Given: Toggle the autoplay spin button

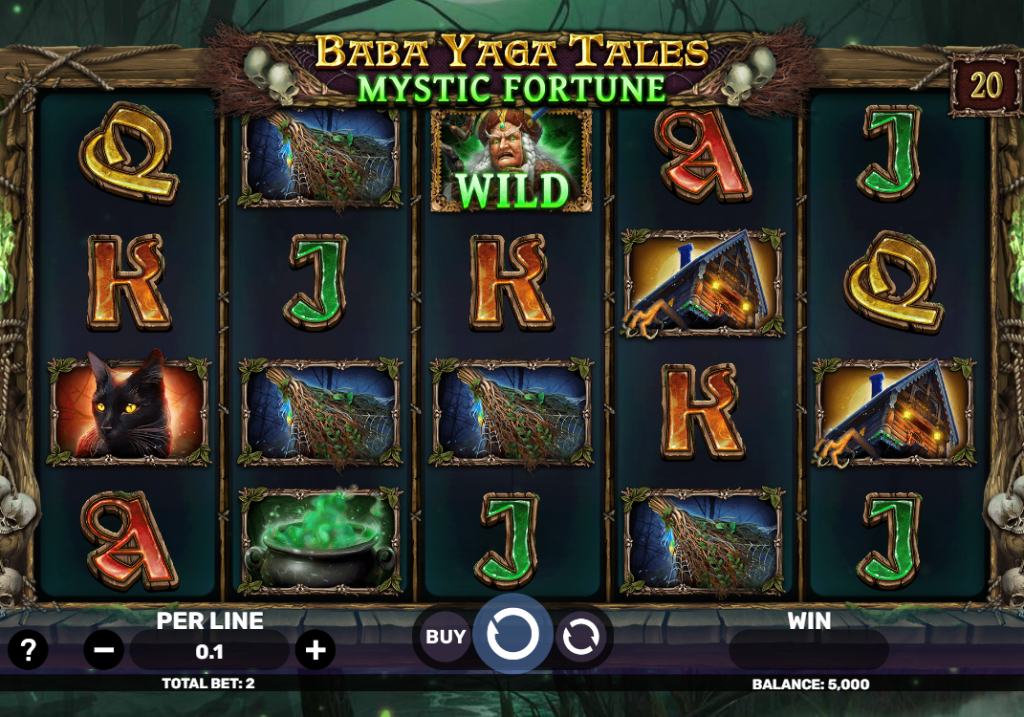Looking at the screenshot, I should coord(579,637).
